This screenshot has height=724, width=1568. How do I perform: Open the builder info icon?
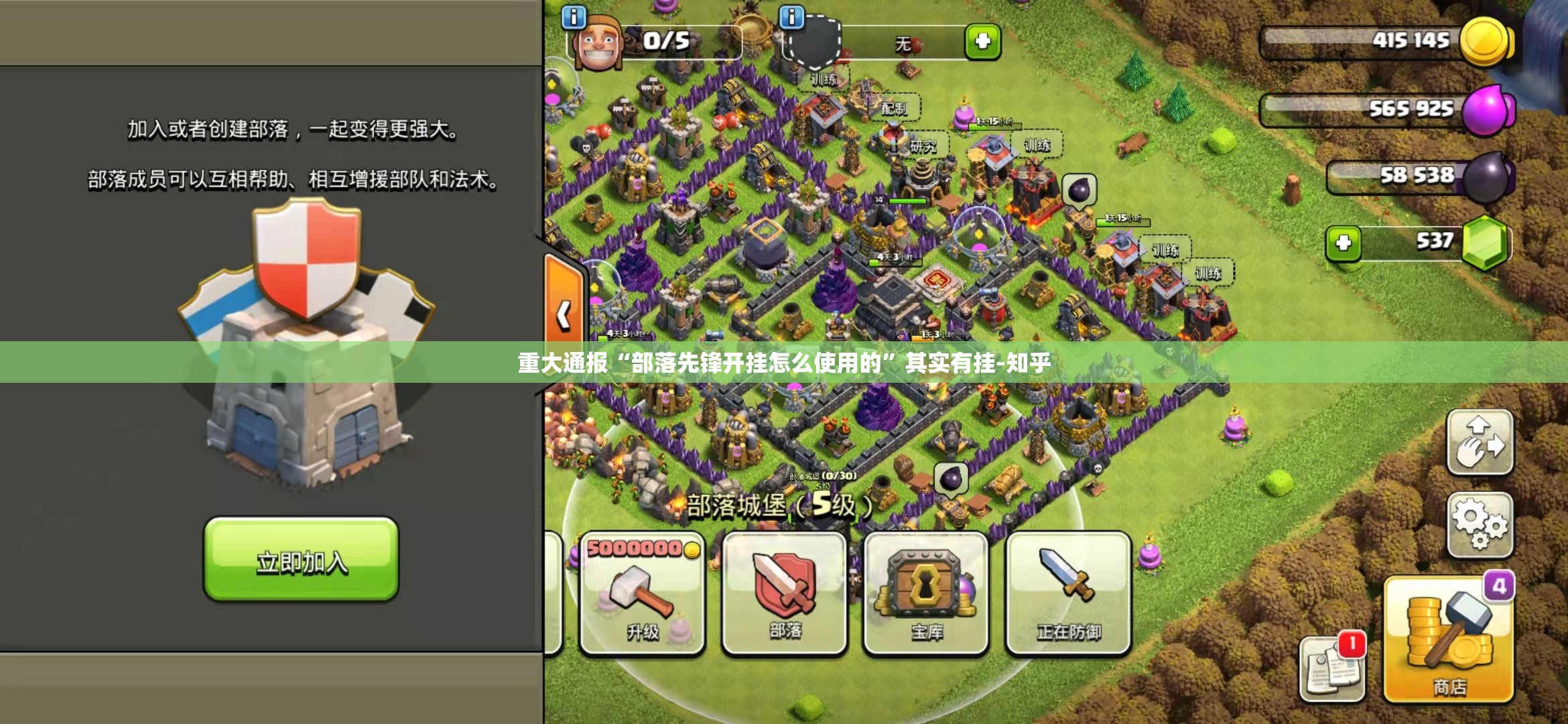(574, 17)
